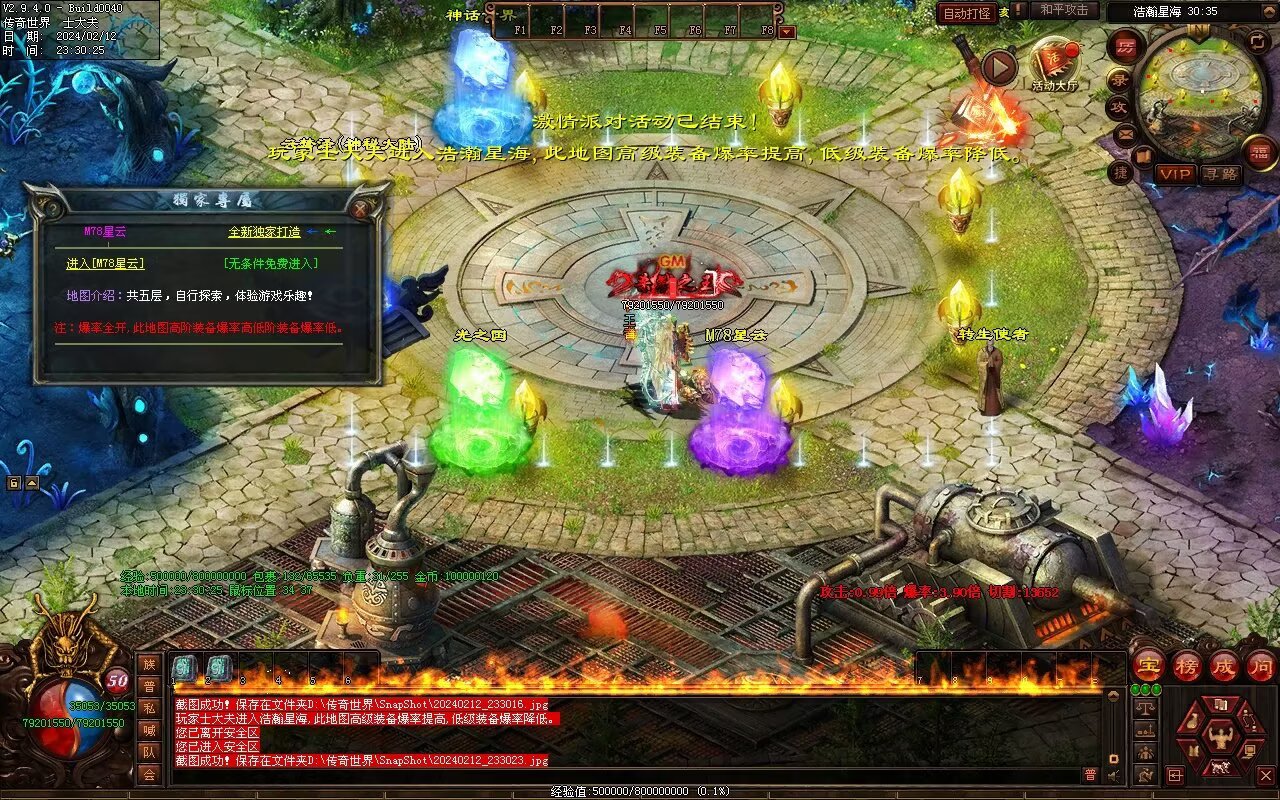Switch to the 队 team chat channel
Viewport: 1280px width, 800px height.
click(149, 752)
